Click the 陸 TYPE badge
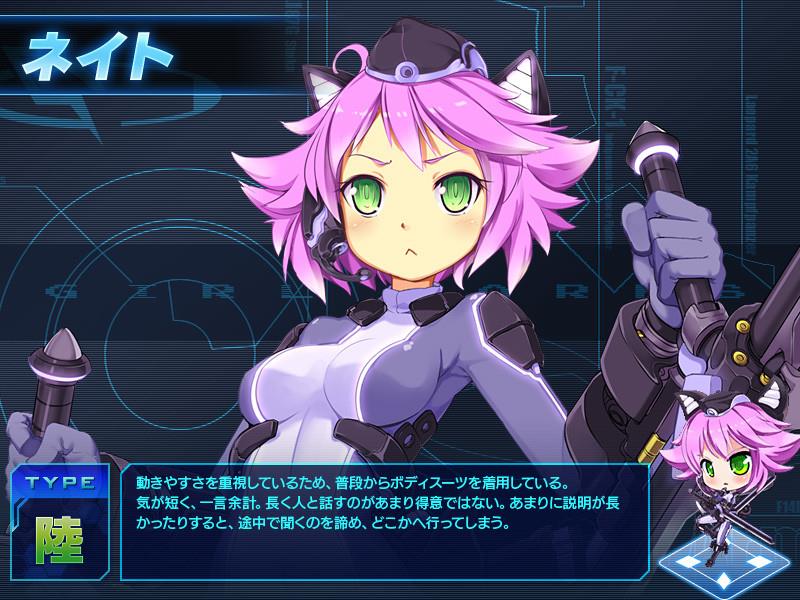Screen dimensions: 800x600 (x=61, y=538)
